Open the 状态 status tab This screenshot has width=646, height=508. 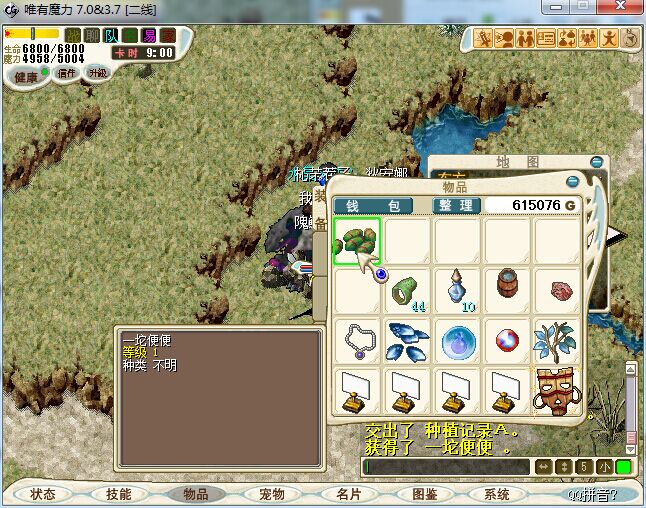[43, 494]
